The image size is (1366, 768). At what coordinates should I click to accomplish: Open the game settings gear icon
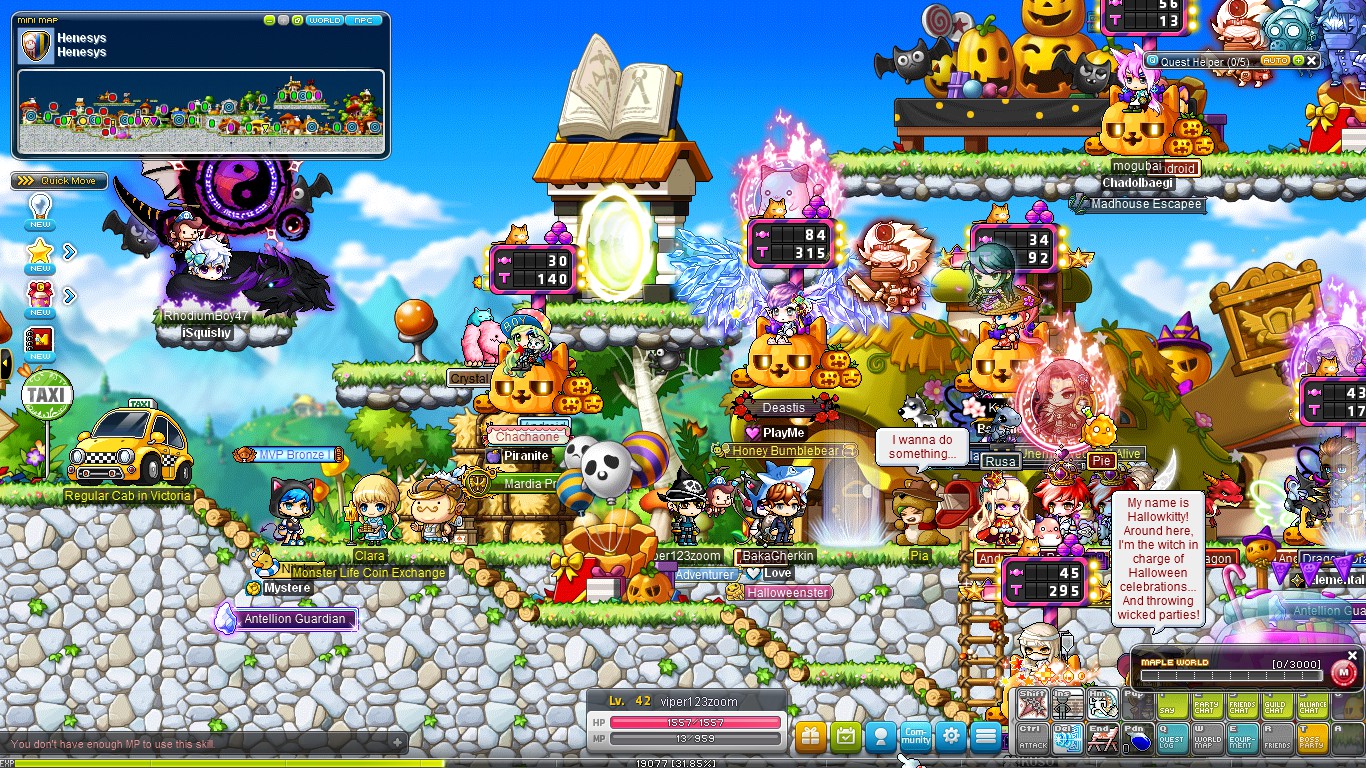point(951,737)
